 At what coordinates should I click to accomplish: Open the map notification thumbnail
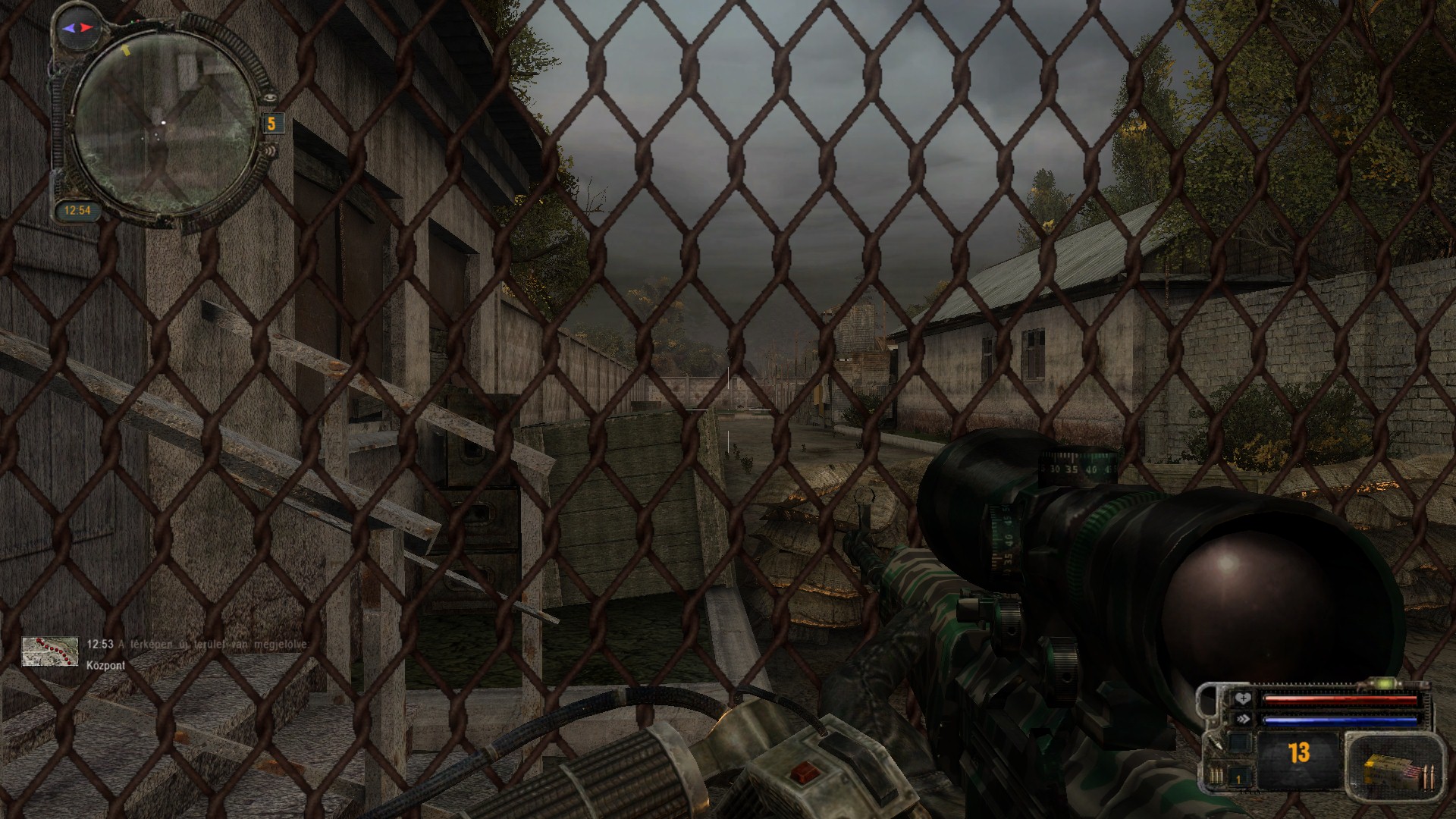50,651
